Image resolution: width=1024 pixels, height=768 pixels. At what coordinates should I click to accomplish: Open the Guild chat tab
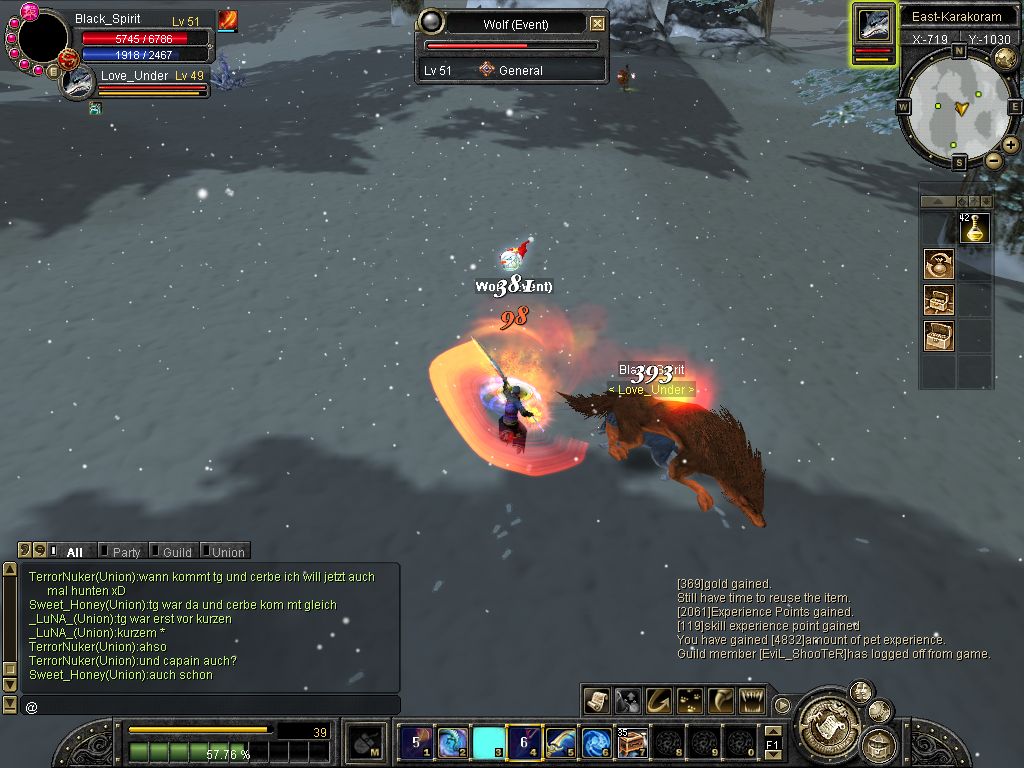176,551
